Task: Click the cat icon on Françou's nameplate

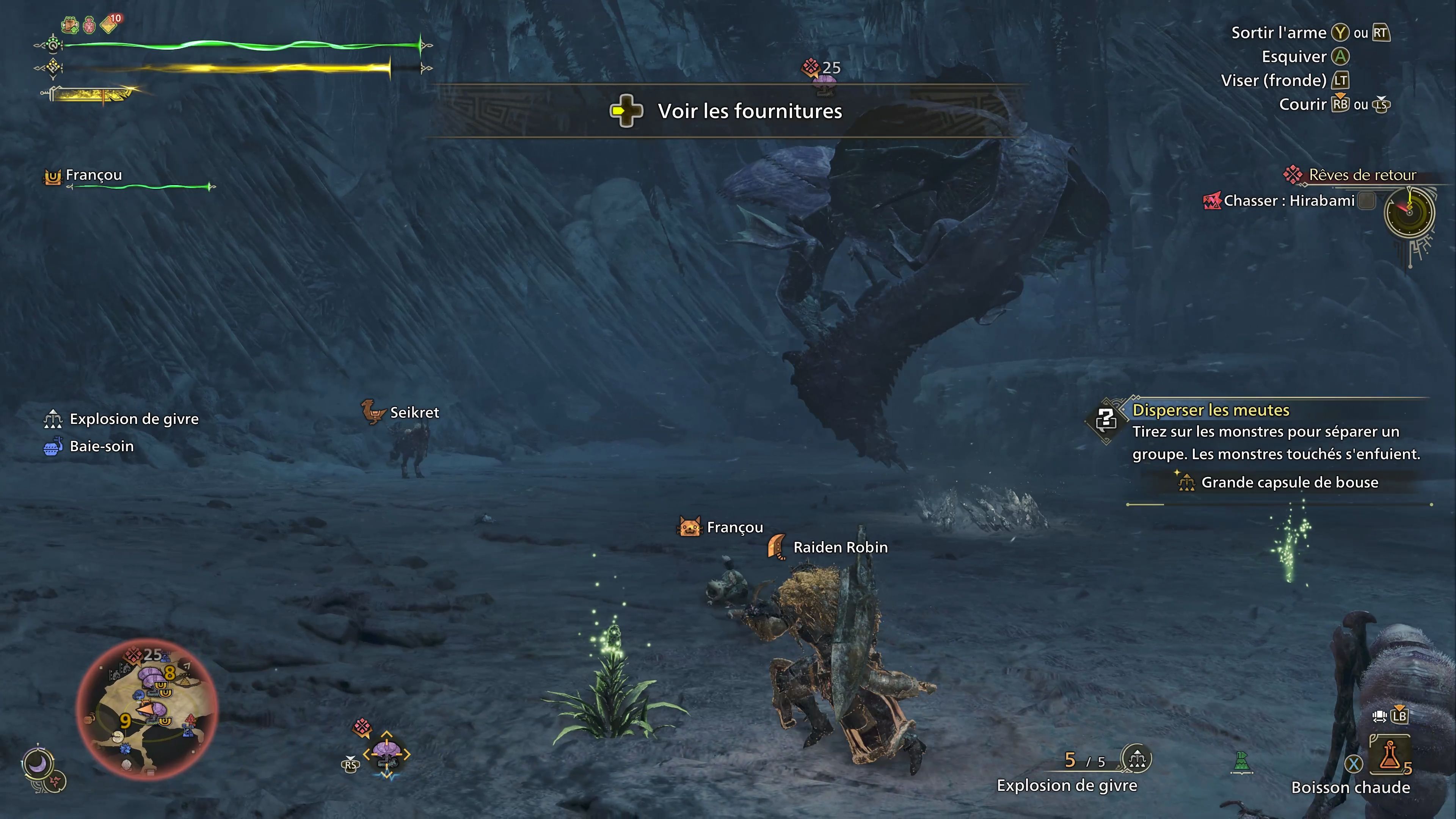Action: click(690, 527)
